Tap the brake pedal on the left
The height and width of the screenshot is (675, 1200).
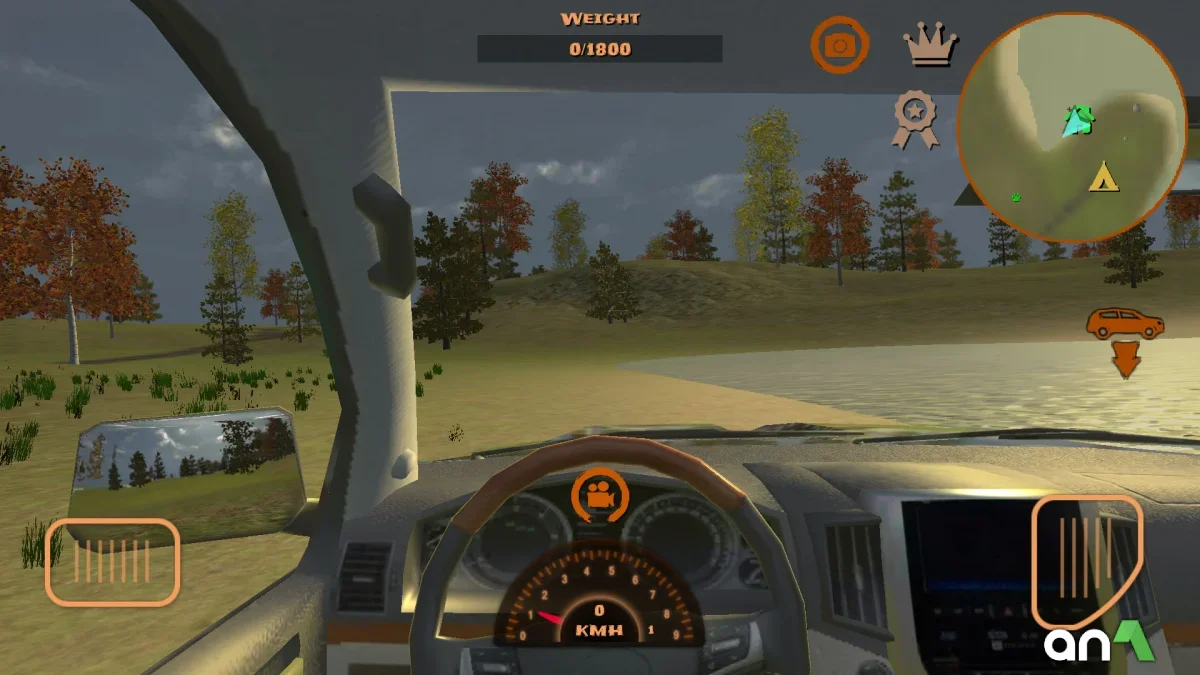112,562
